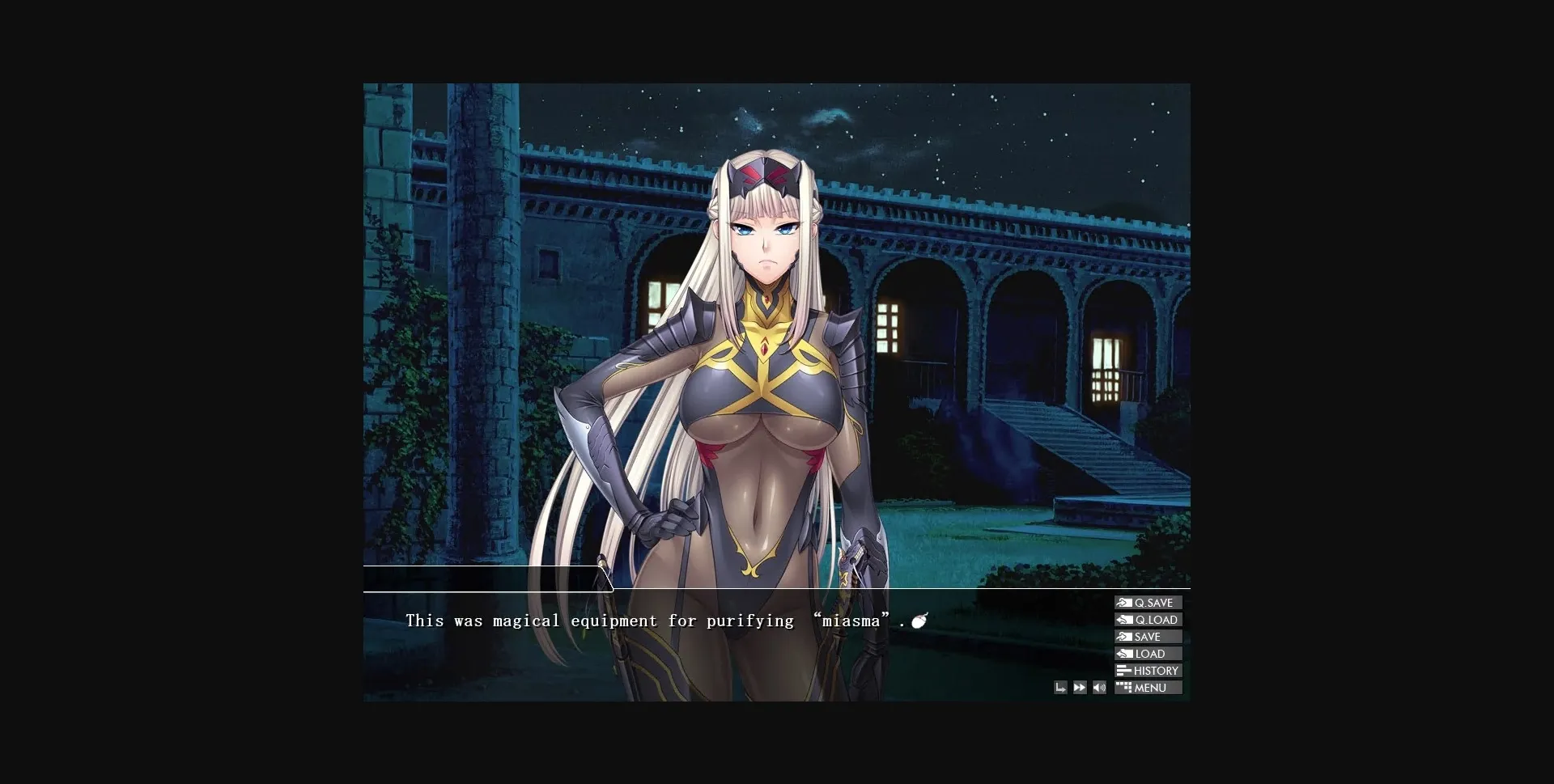
Task: Open the backlog via HISTORY
Action: pos(1153,670)
